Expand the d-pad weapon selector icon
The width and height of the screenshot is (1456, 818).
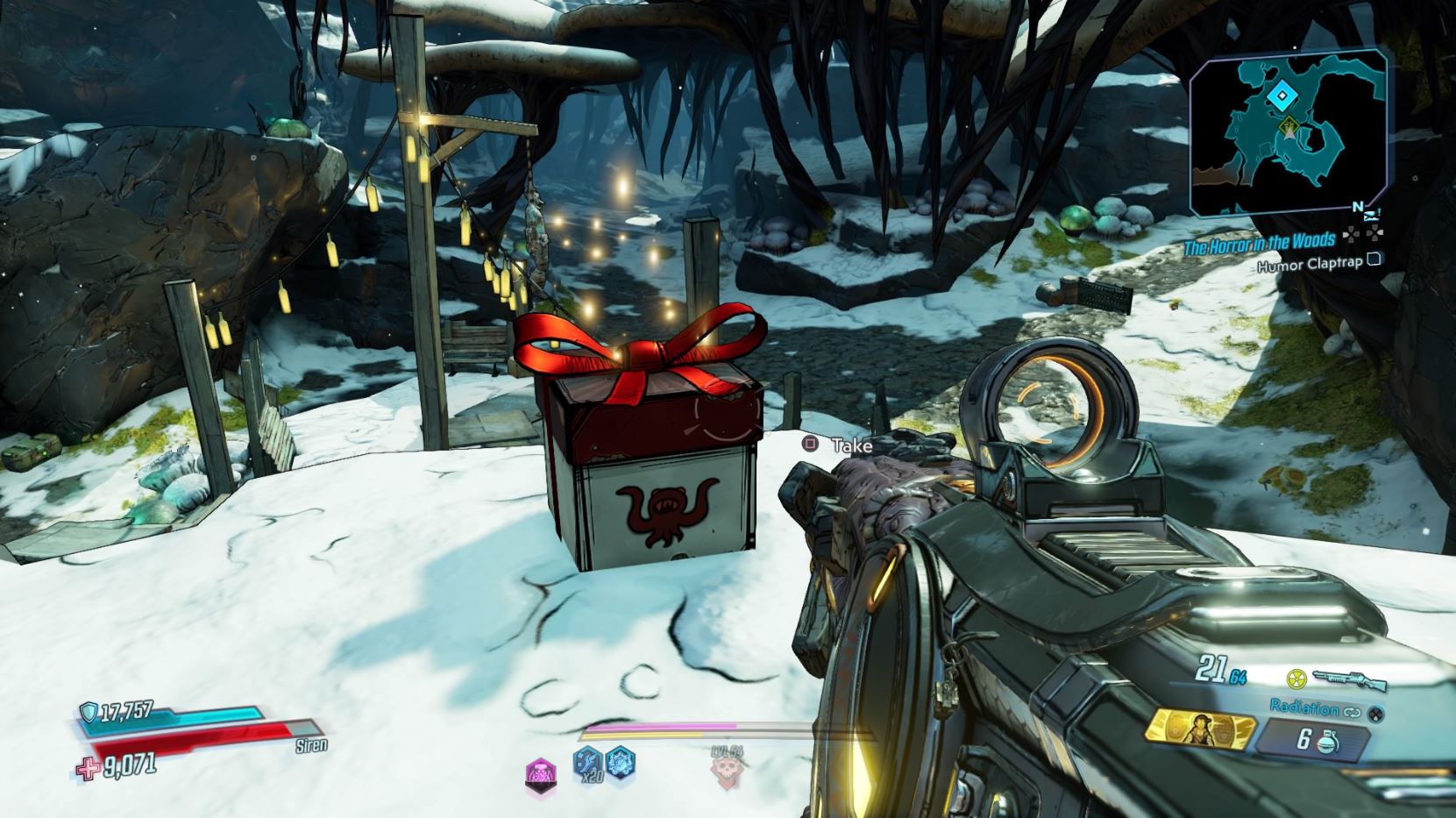coord(1375,715)
